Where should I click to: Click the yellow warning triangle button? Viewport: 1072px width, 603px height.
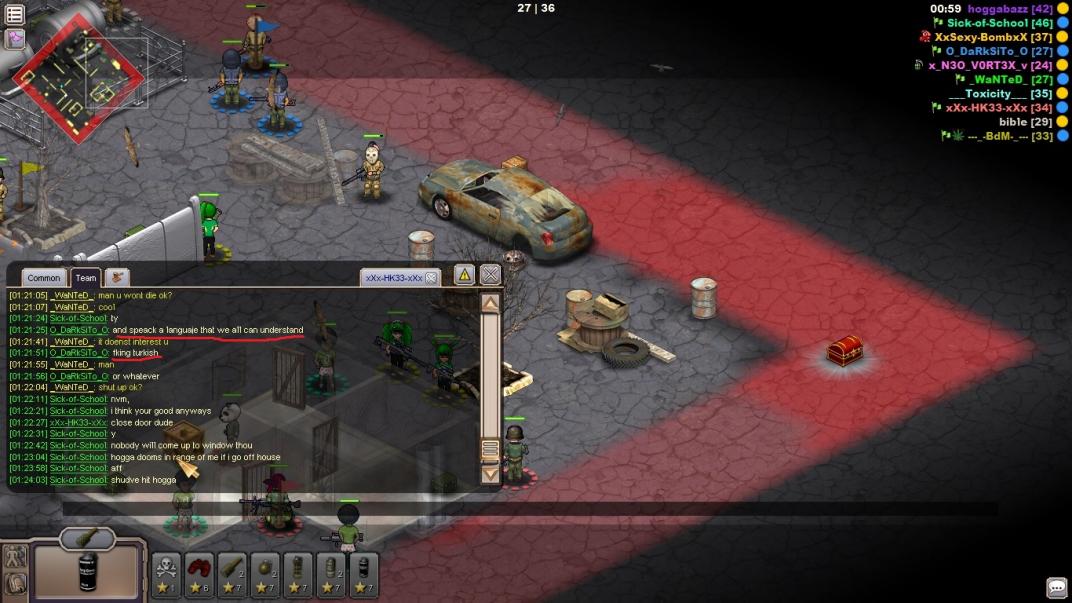tap(464, 275)
